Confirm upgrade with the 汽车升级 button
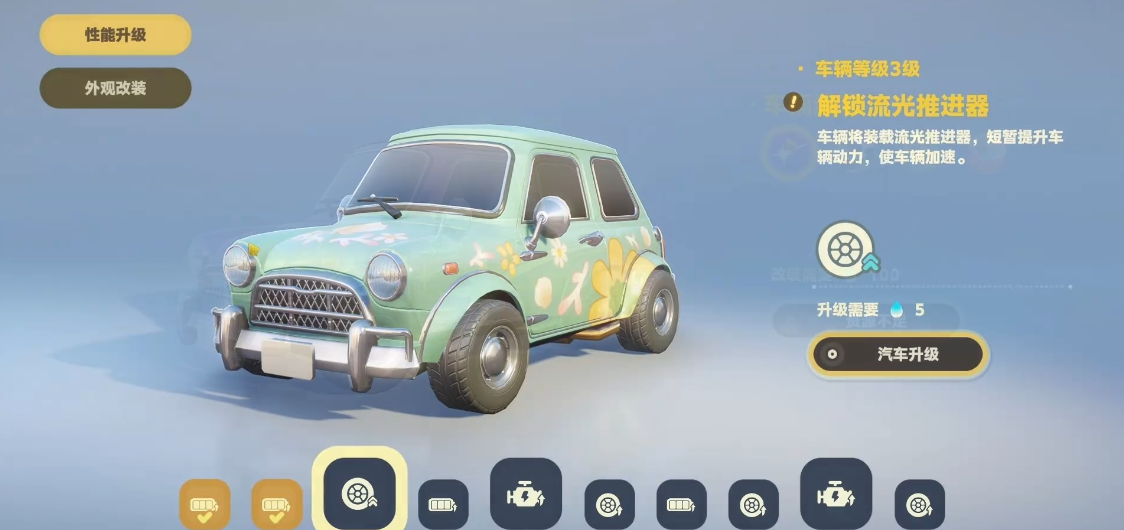The image size is (1124, 530). (x=898, y=354)
